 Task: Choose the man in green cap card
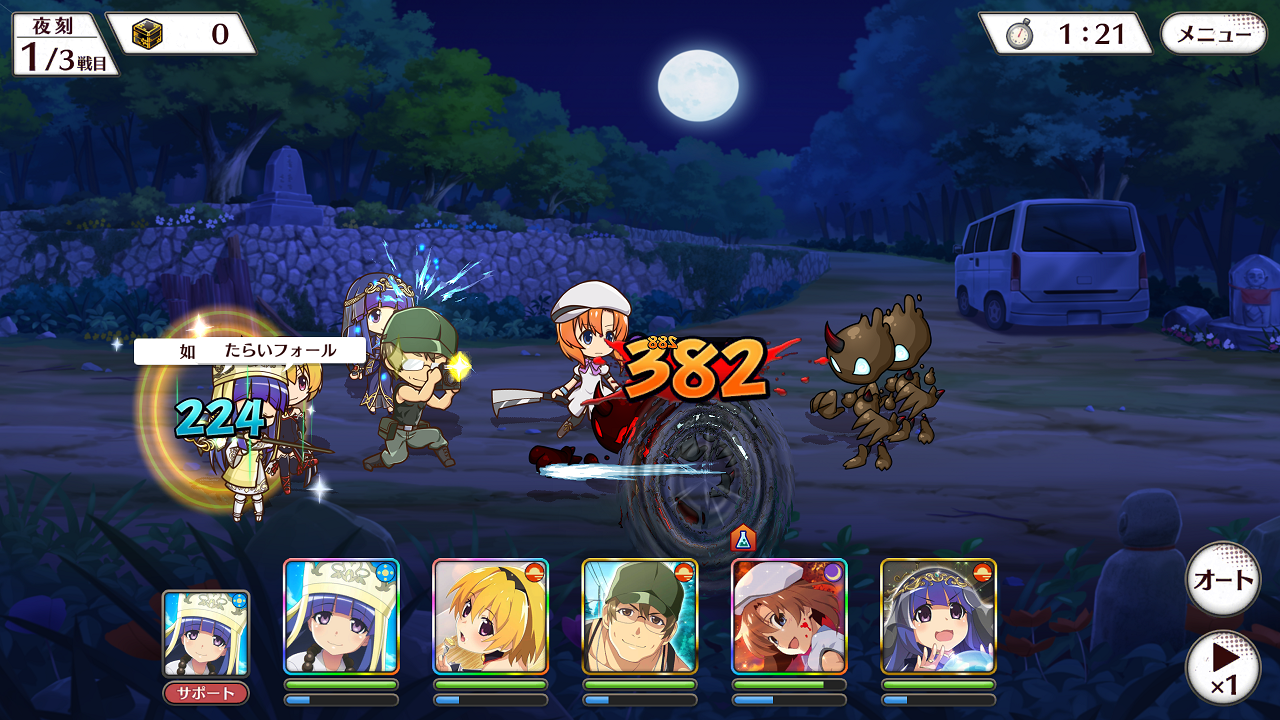point(639,616)
